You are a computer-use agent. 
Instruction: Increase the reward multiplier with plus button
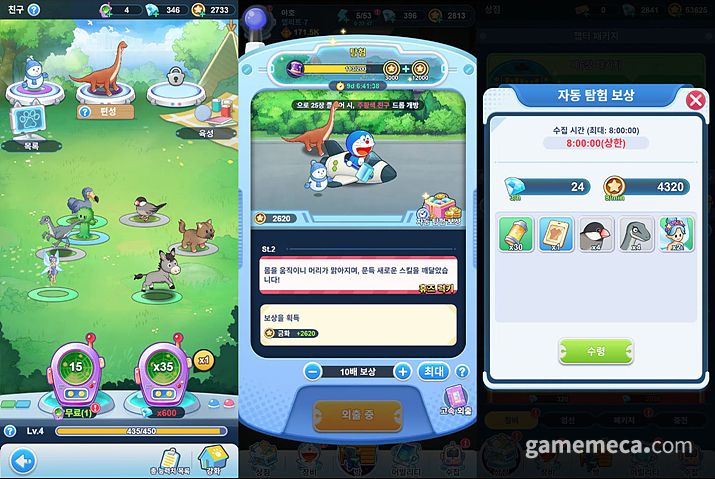click(x=403, y=371)
